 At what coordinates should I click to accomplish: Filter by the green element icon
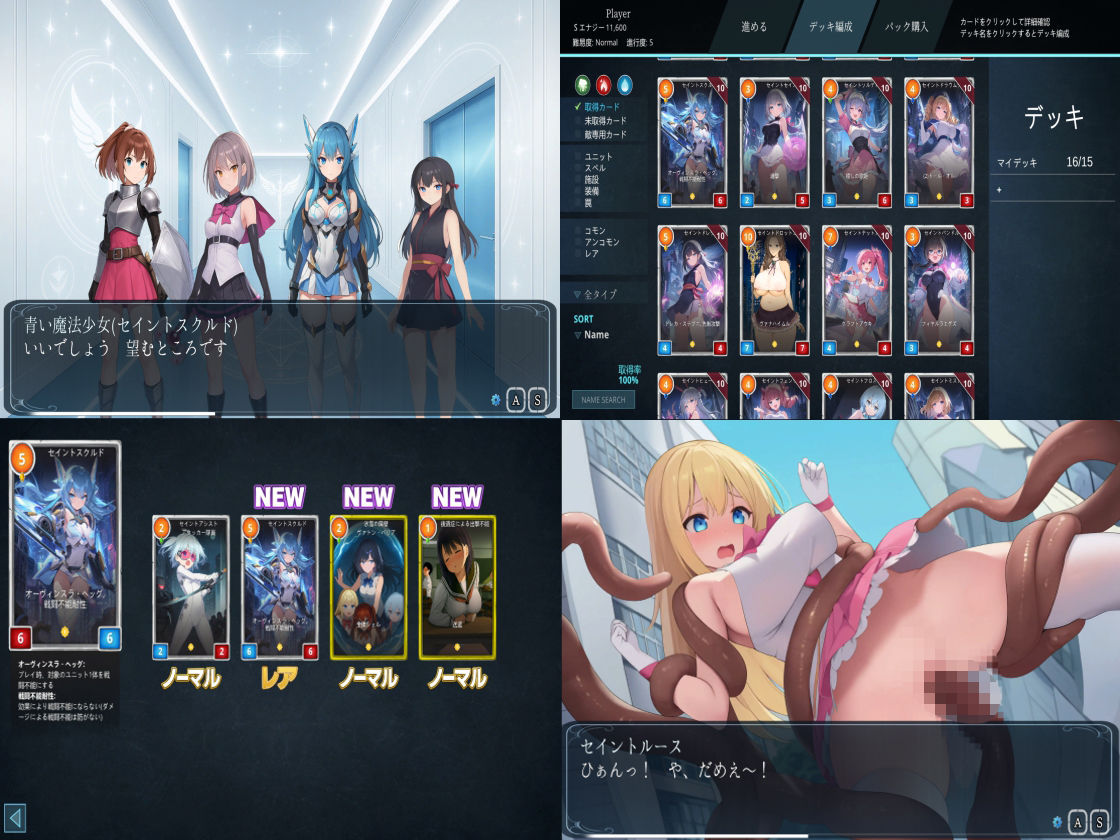coord(583,84)
